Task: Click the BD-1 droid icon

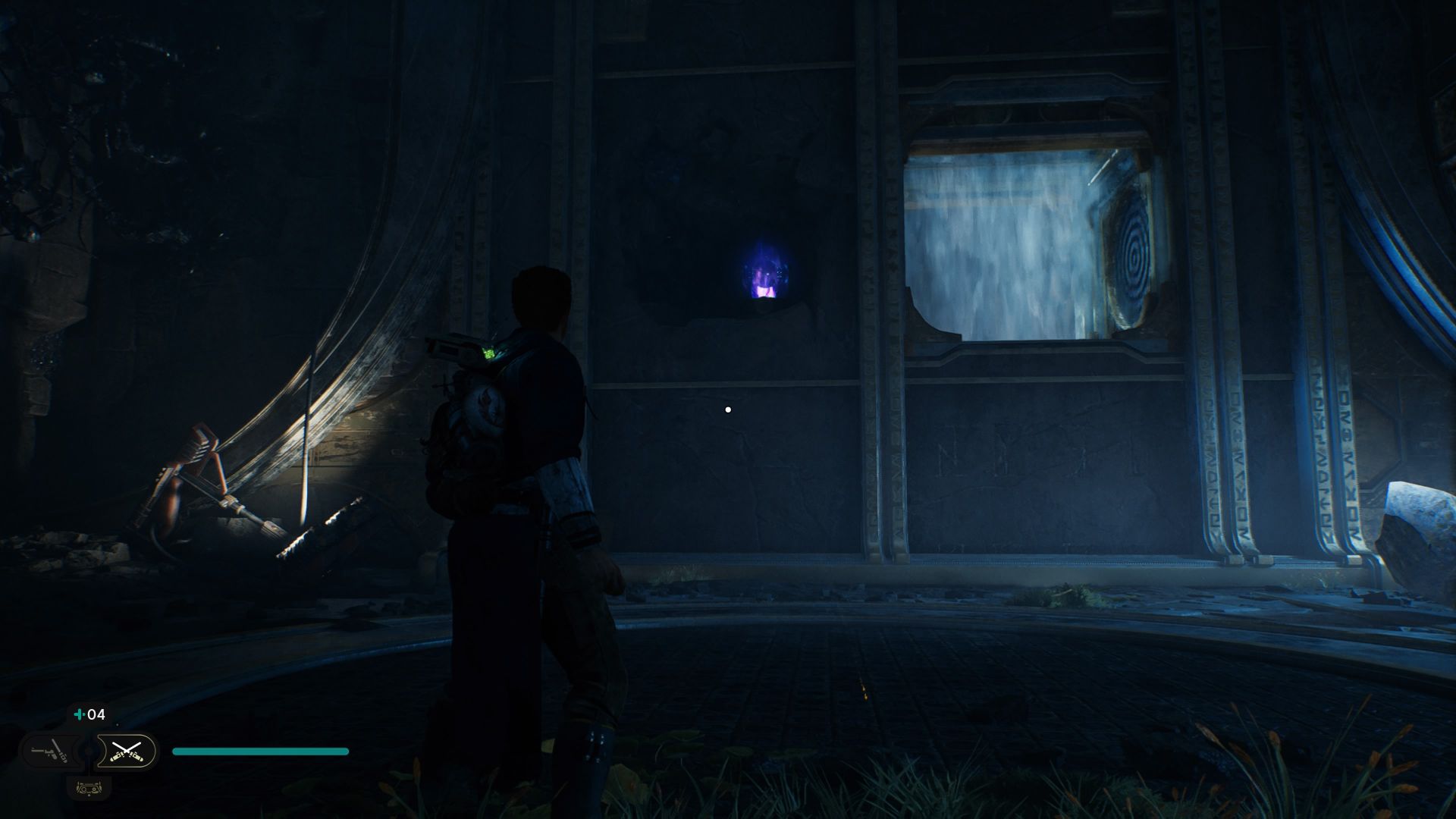Action: (x=89, y=788)
